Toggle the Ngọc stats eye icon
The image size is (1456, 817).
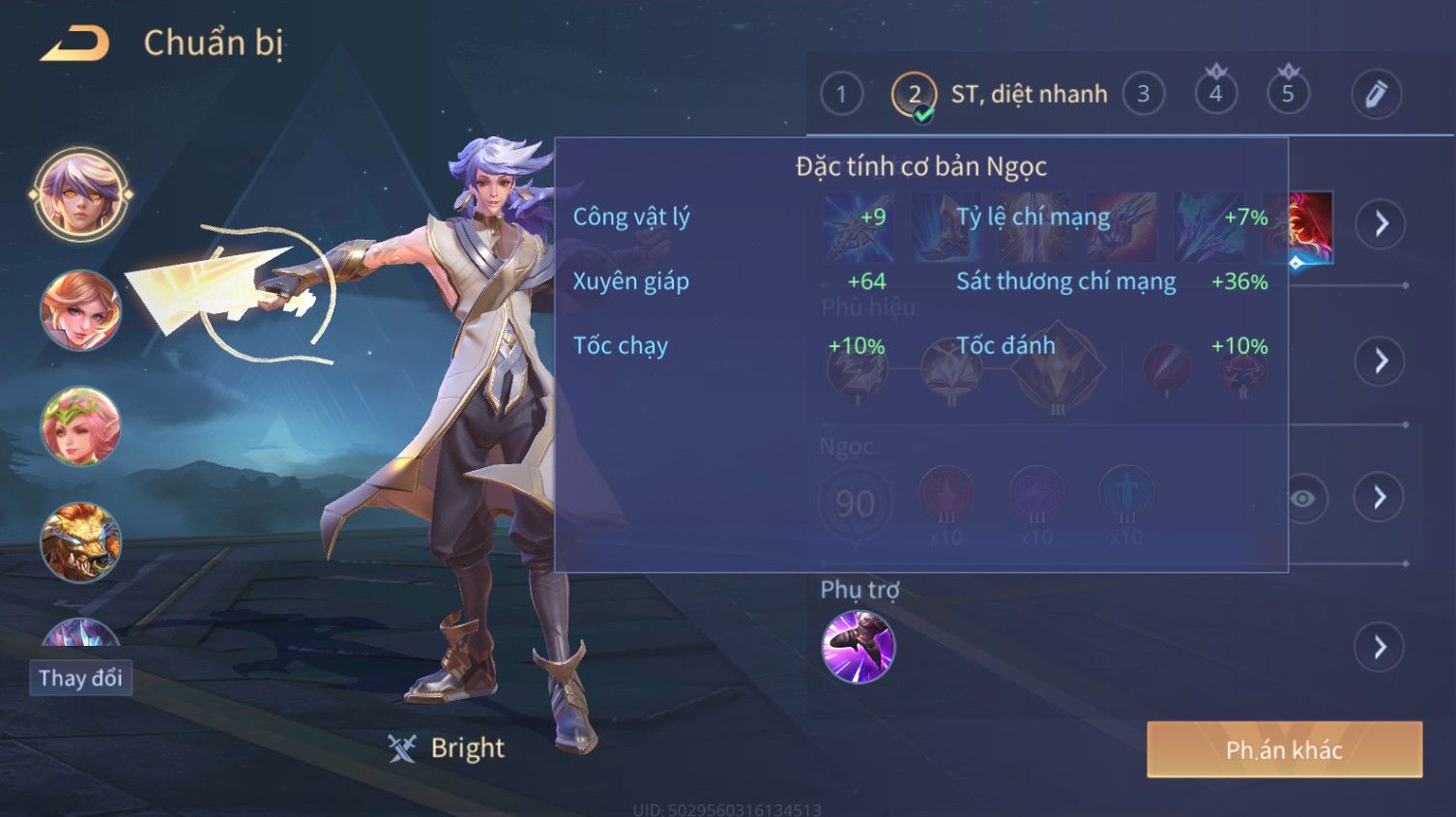tap(1303, 498)
